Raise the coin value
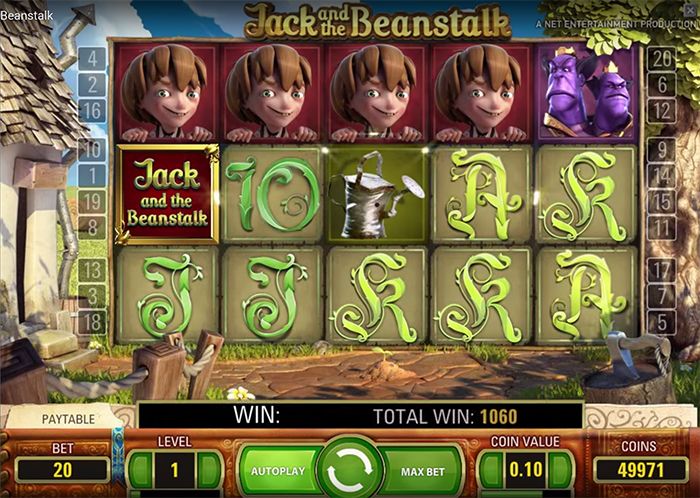This screenshot has height=498, width=700. point(560,468)
